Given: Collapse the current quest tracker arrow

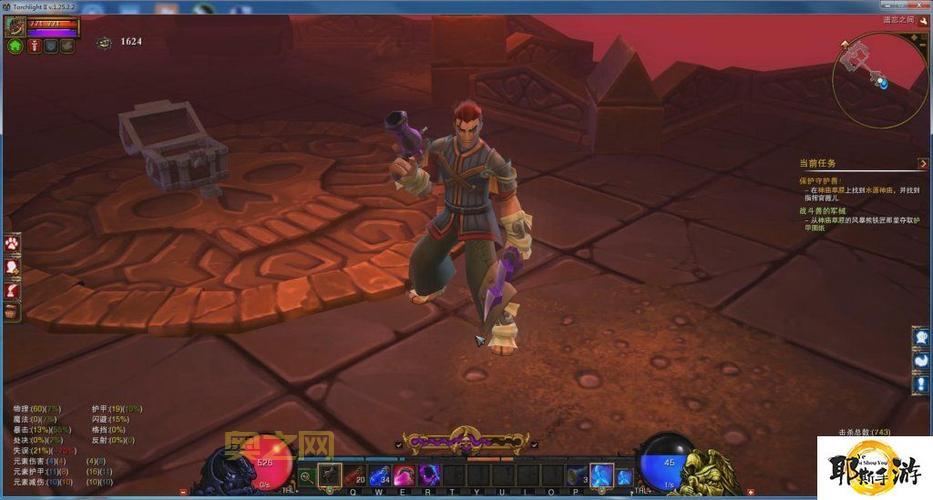Looking at the screenshot, I should tap(922, 163).
